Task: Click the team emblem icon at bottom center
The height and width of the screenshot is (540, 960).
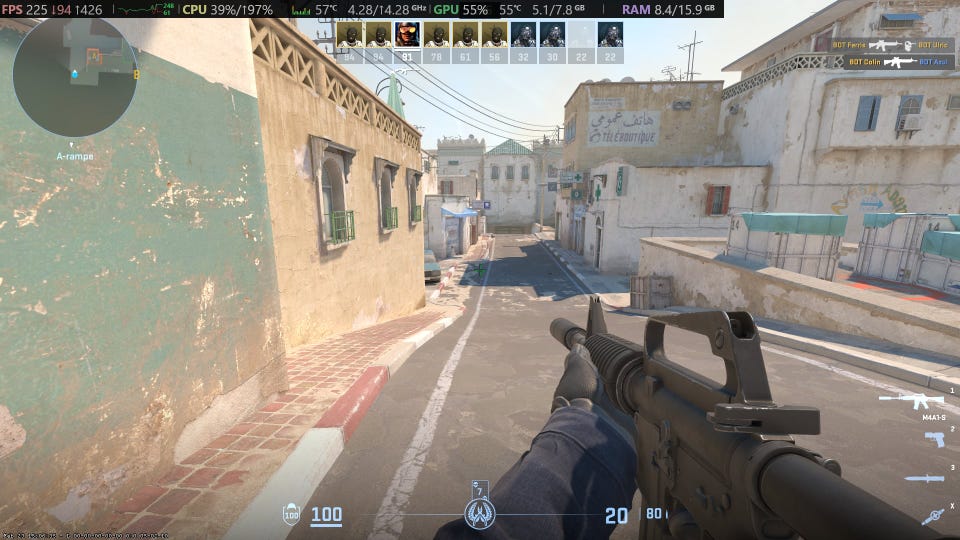Action: [x=480, y=515]
